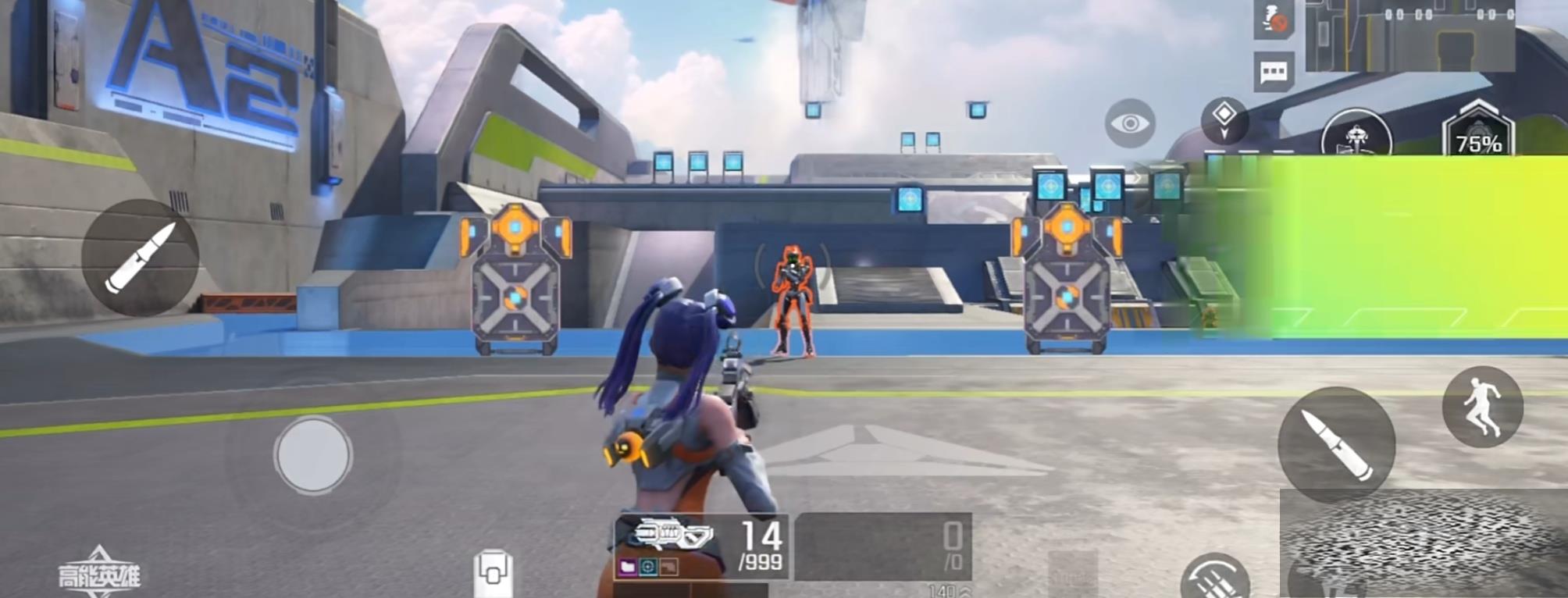Trigger the ultimate ability showing 75%
The width and height of the screenshot is (1568, 598).
(x=1477, y=133)
